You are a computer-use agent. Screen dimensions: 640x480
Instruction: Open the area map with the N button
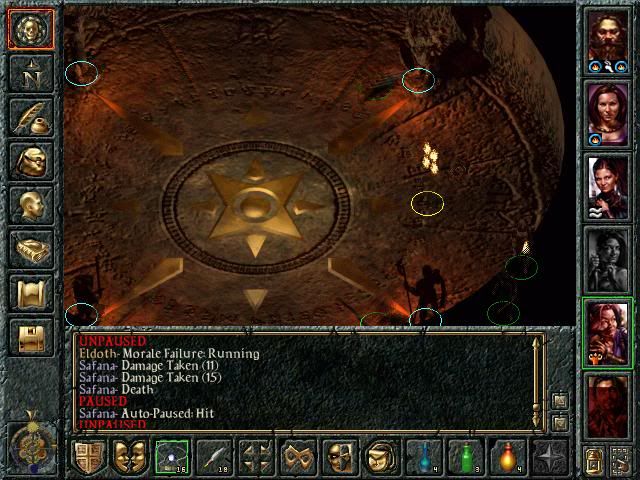coord(30,73)
